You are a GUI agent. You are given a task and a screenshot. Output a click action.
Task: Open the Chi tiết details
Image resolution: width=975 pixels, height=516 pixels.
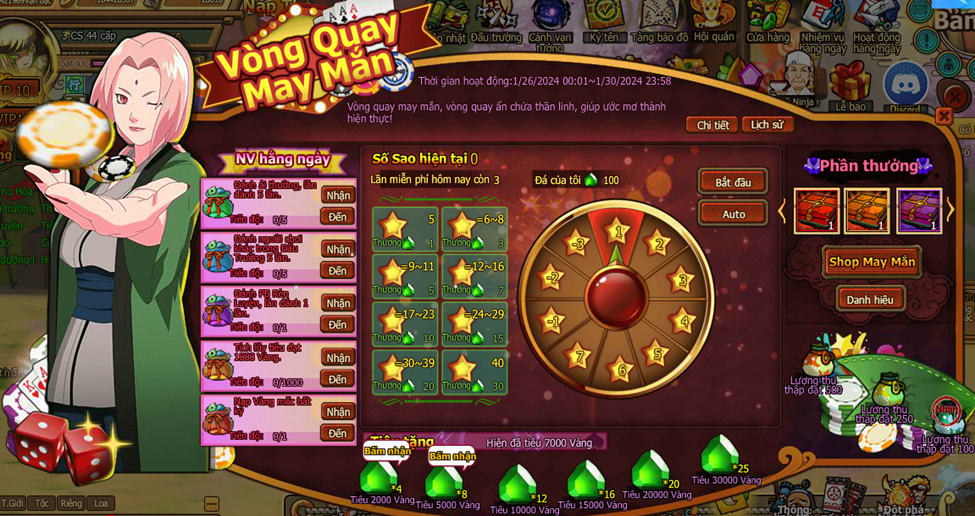712,125
